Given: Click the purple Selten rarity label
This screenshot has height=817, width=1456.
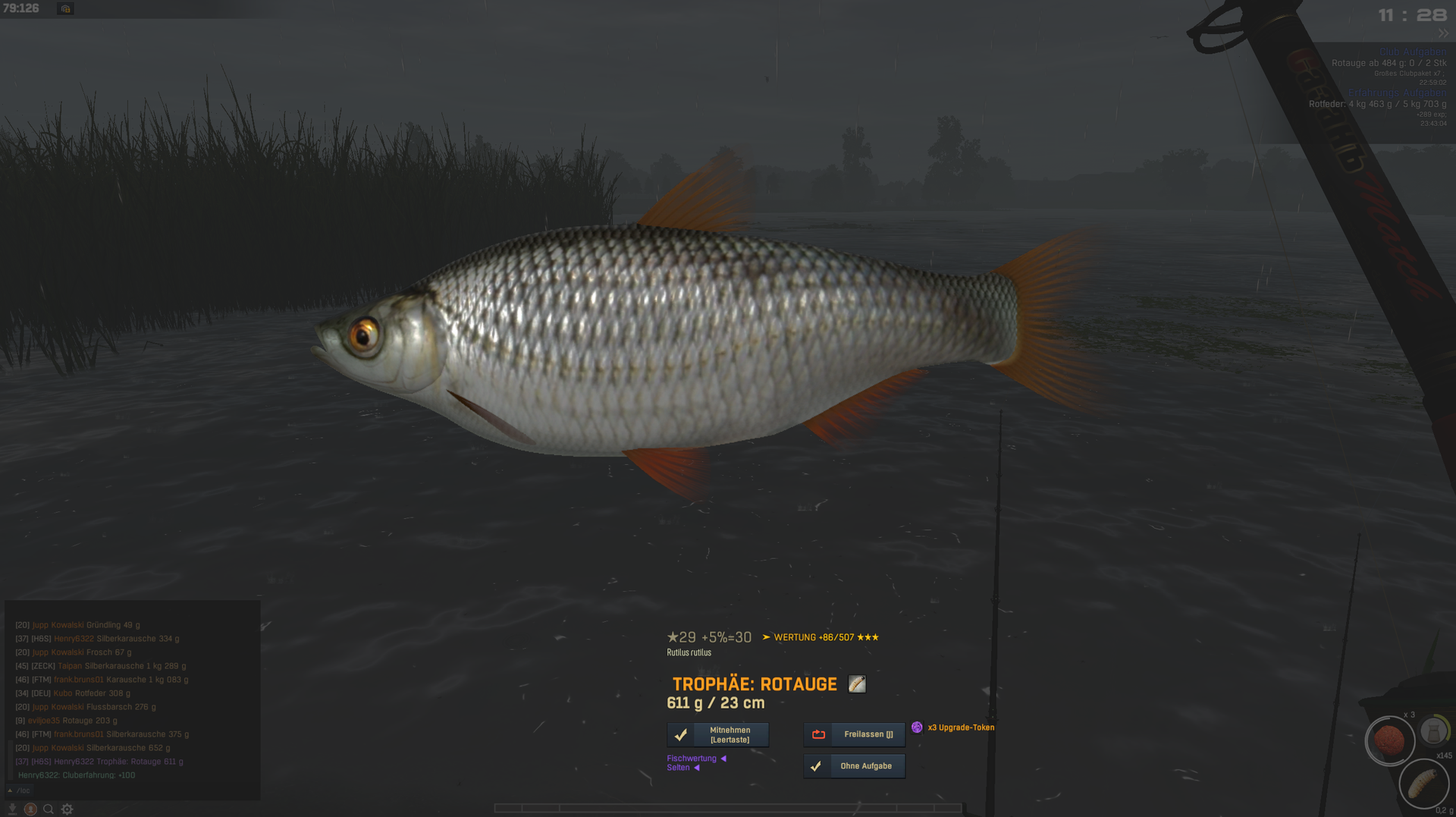Looking at the screenshot, I should coord(679,768).
